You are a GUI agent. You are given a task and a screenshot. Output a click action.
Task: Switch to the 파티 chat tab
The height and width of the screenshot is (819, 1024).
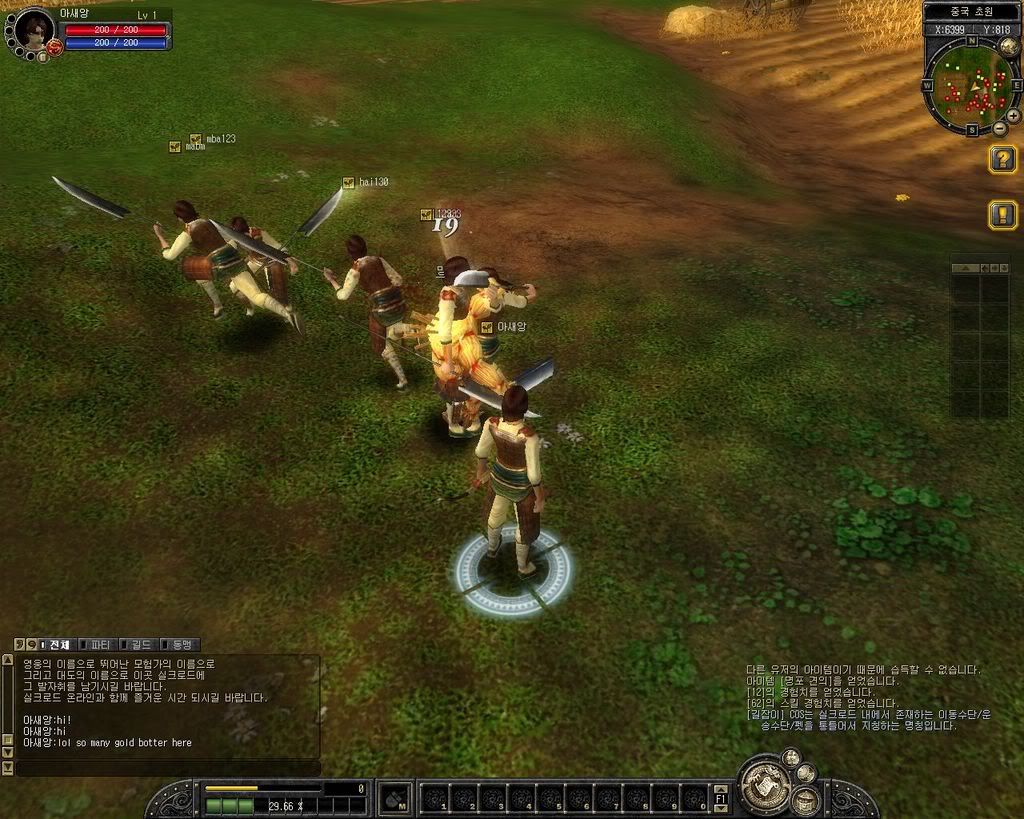point(100,645)
